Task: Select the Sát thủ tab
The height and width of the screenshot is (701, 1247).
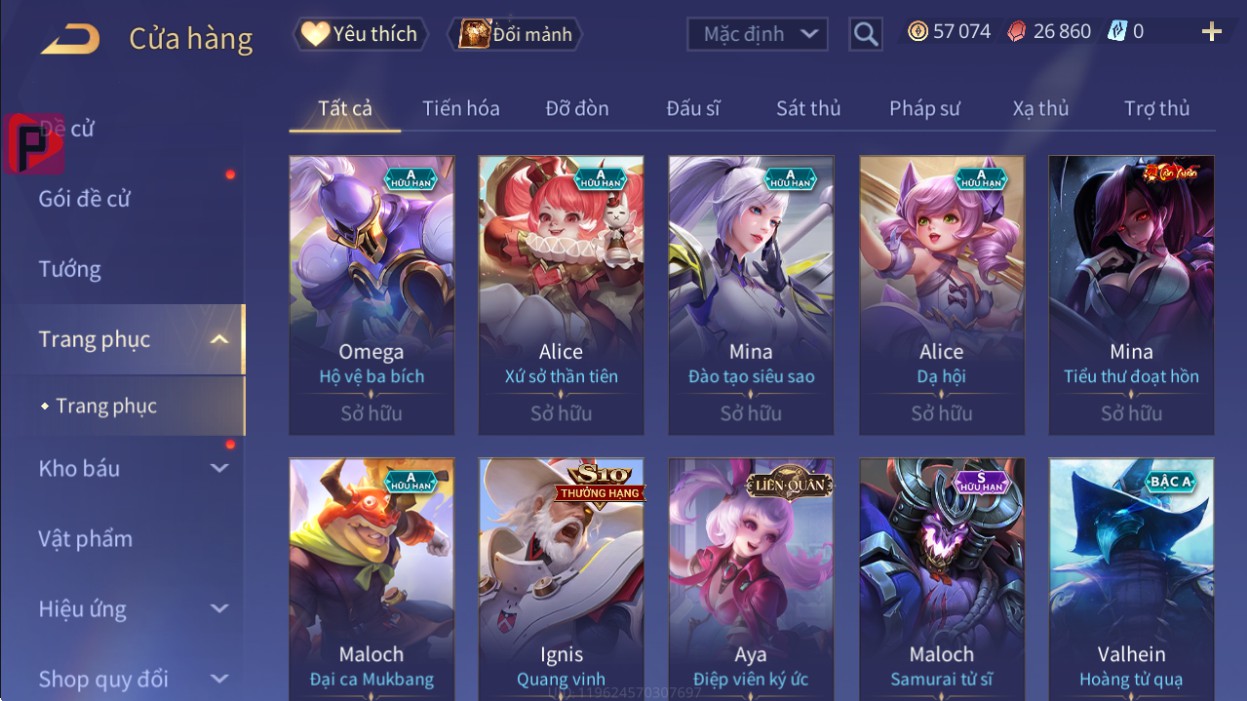Action: (x=808, y=108)
